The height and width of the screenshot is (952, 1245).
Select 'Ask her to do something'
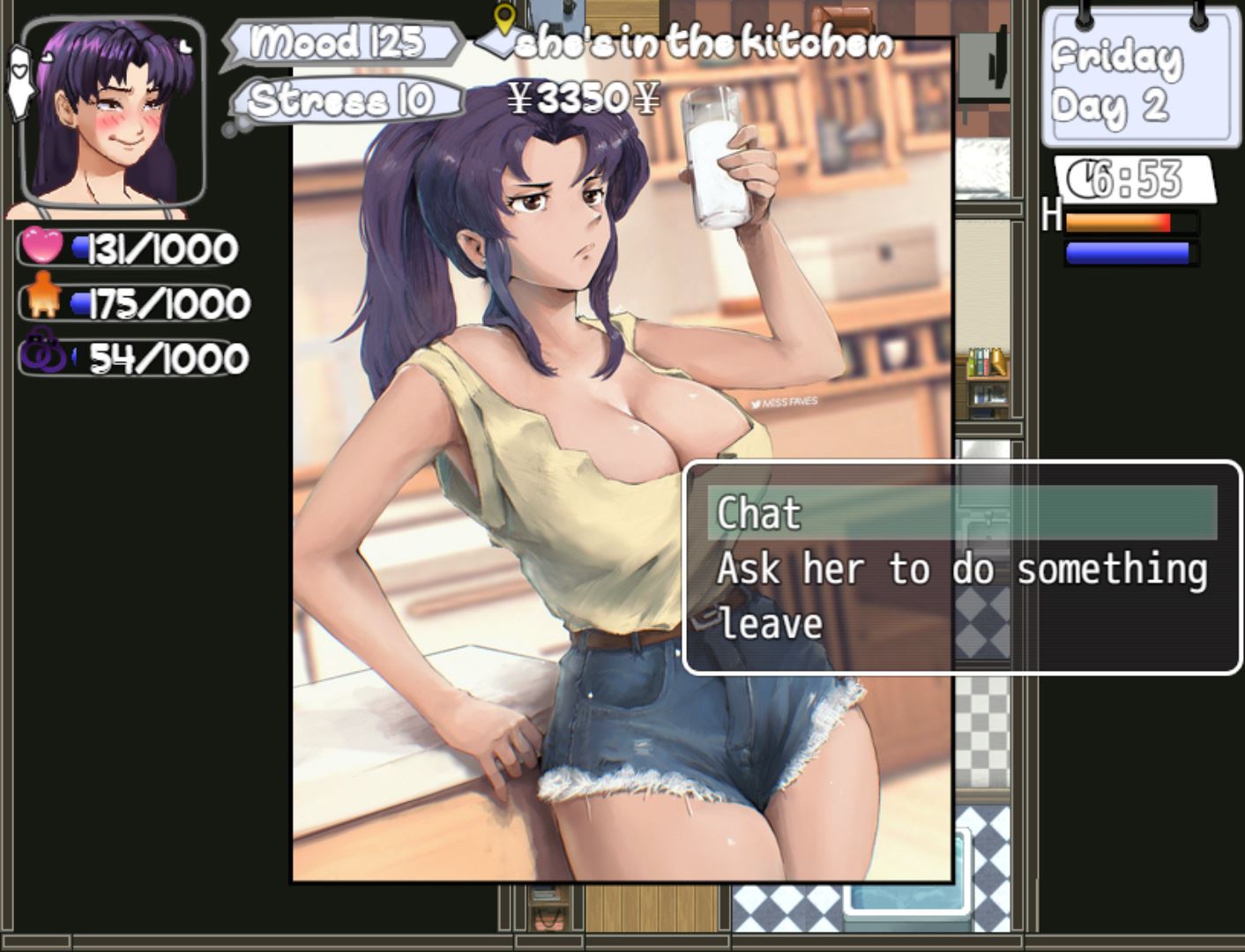click(x=961, y=569)
